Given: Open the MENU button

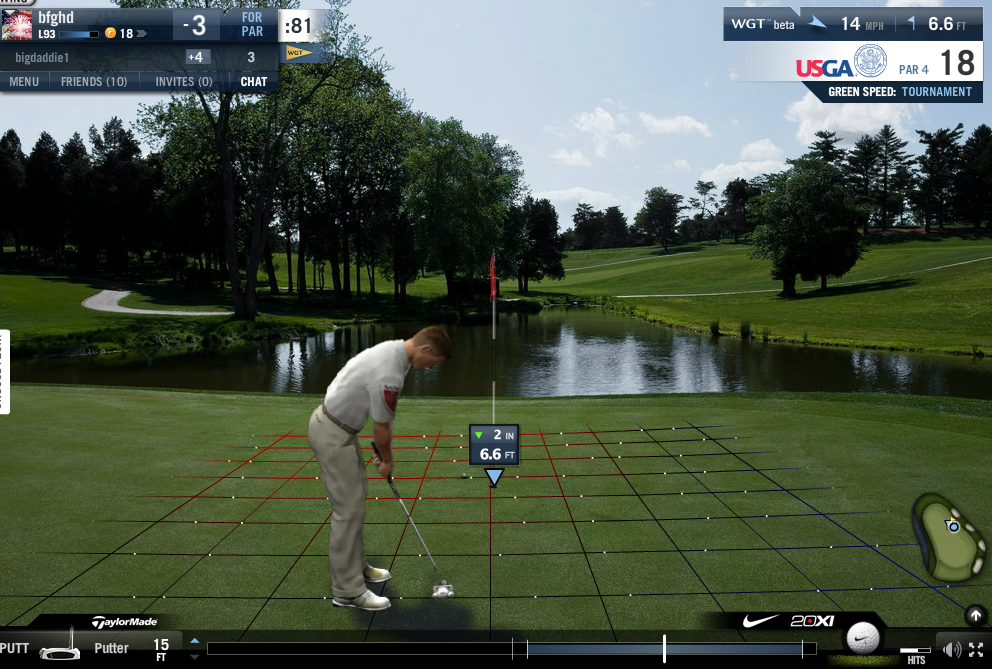Looking at the screenshot, I should pyautogui.click(x=24, y=81).
